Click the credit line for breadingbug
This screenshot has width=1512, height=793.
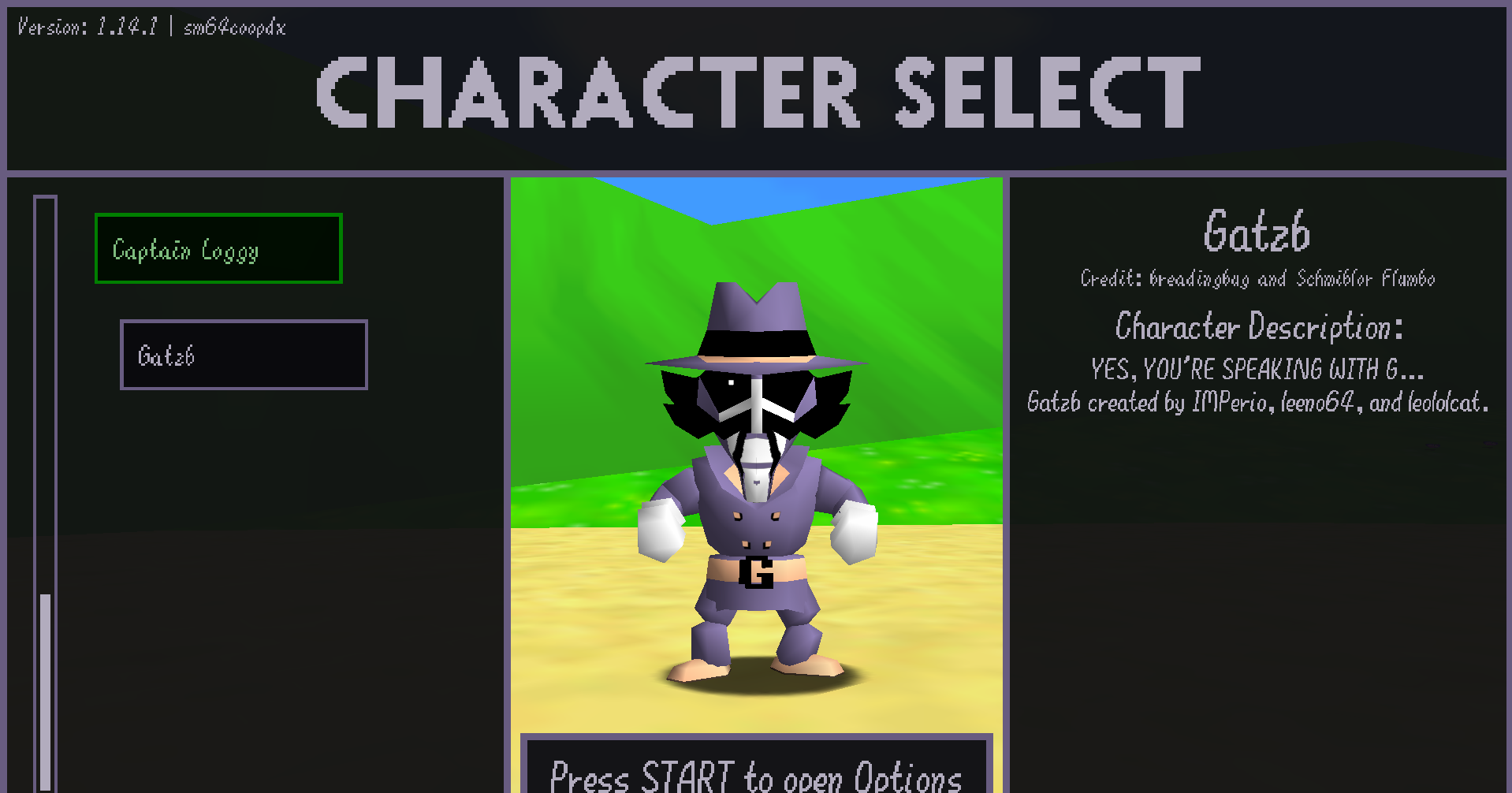(1257, 278)
